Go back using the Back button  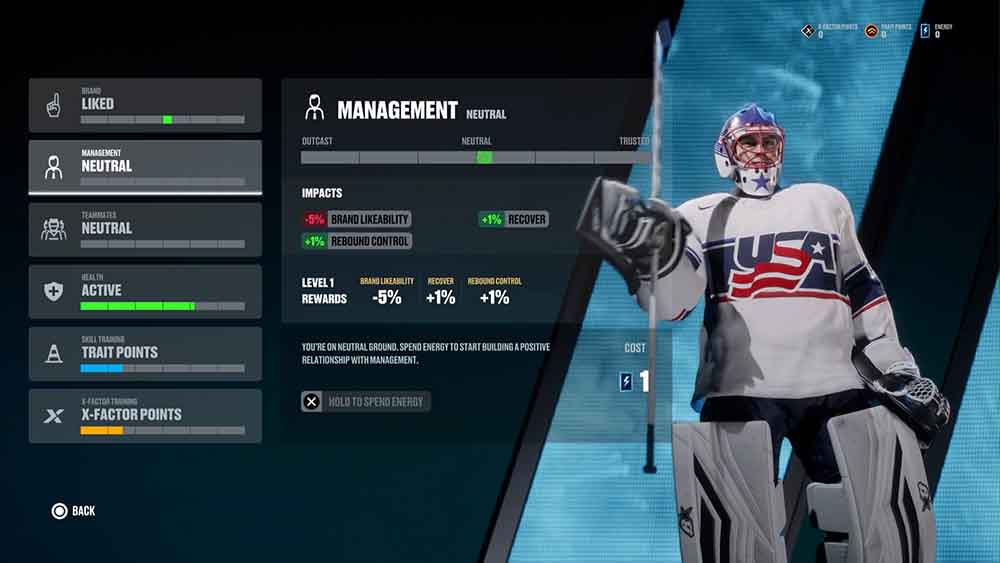pos(74,511)
